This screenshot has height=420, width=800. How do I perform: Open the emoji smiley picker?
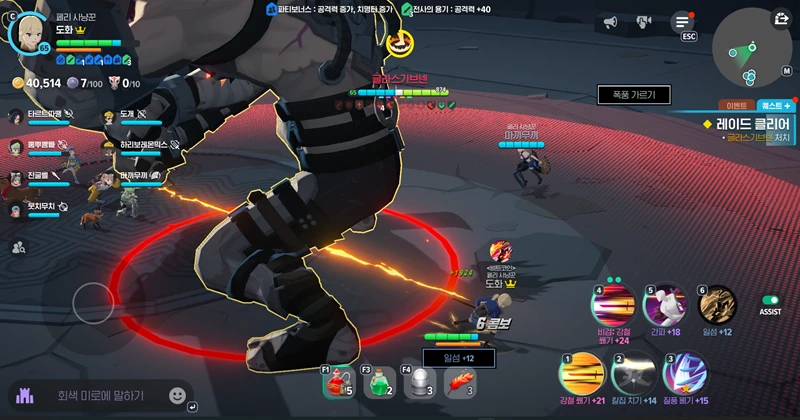coord(178,395)
